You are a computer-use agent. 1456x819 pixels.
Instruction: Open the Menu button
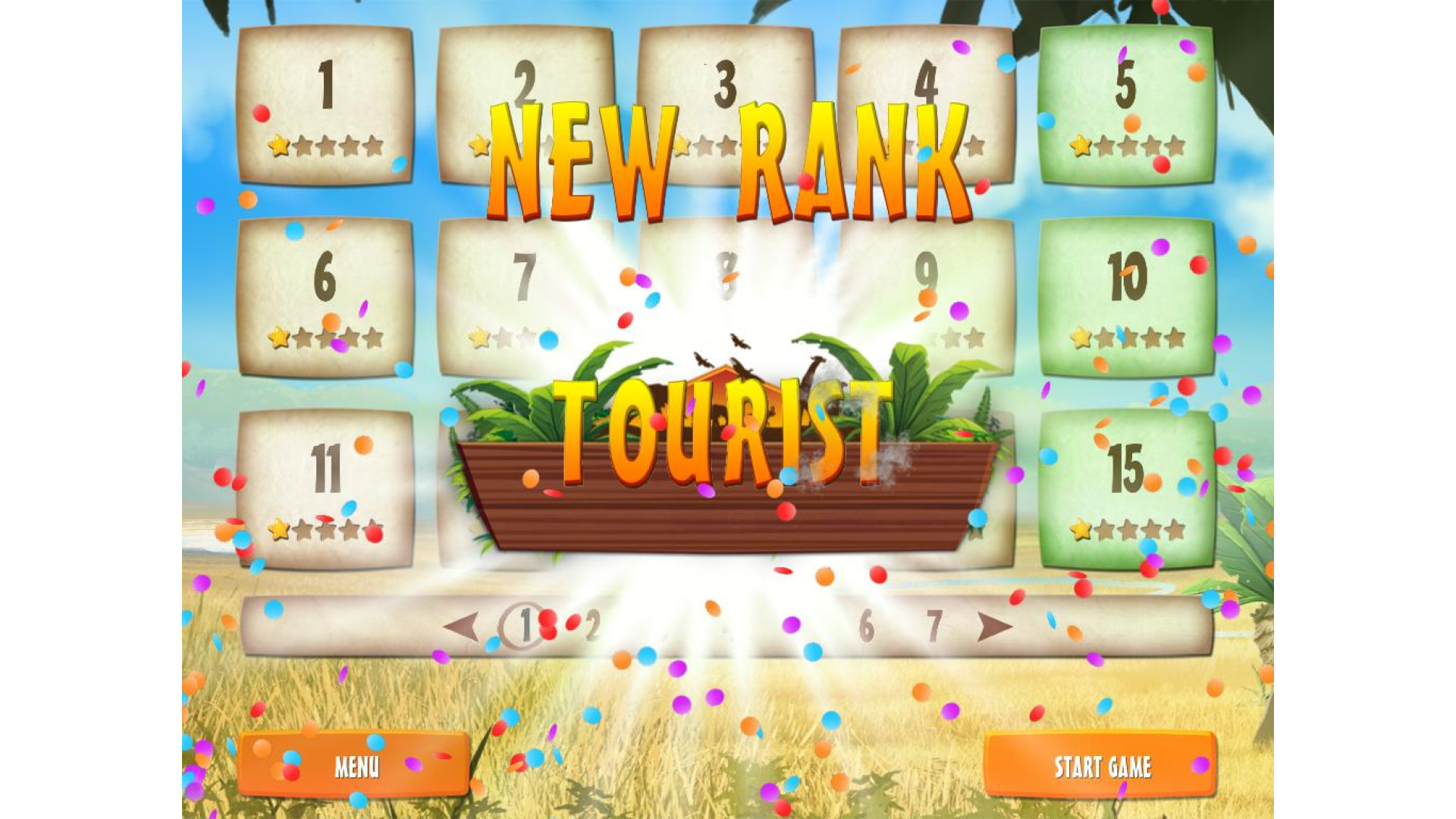click(353, 764)
